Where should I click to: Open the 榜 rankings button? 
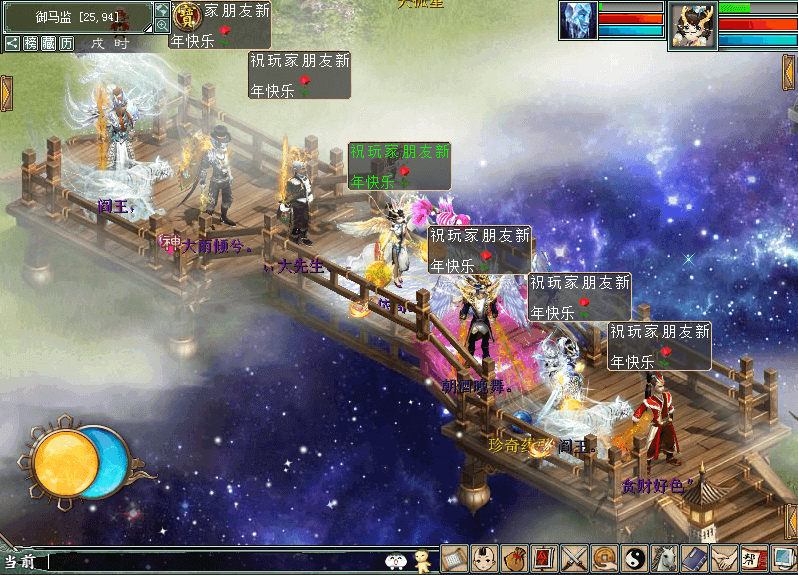(30, 43)
